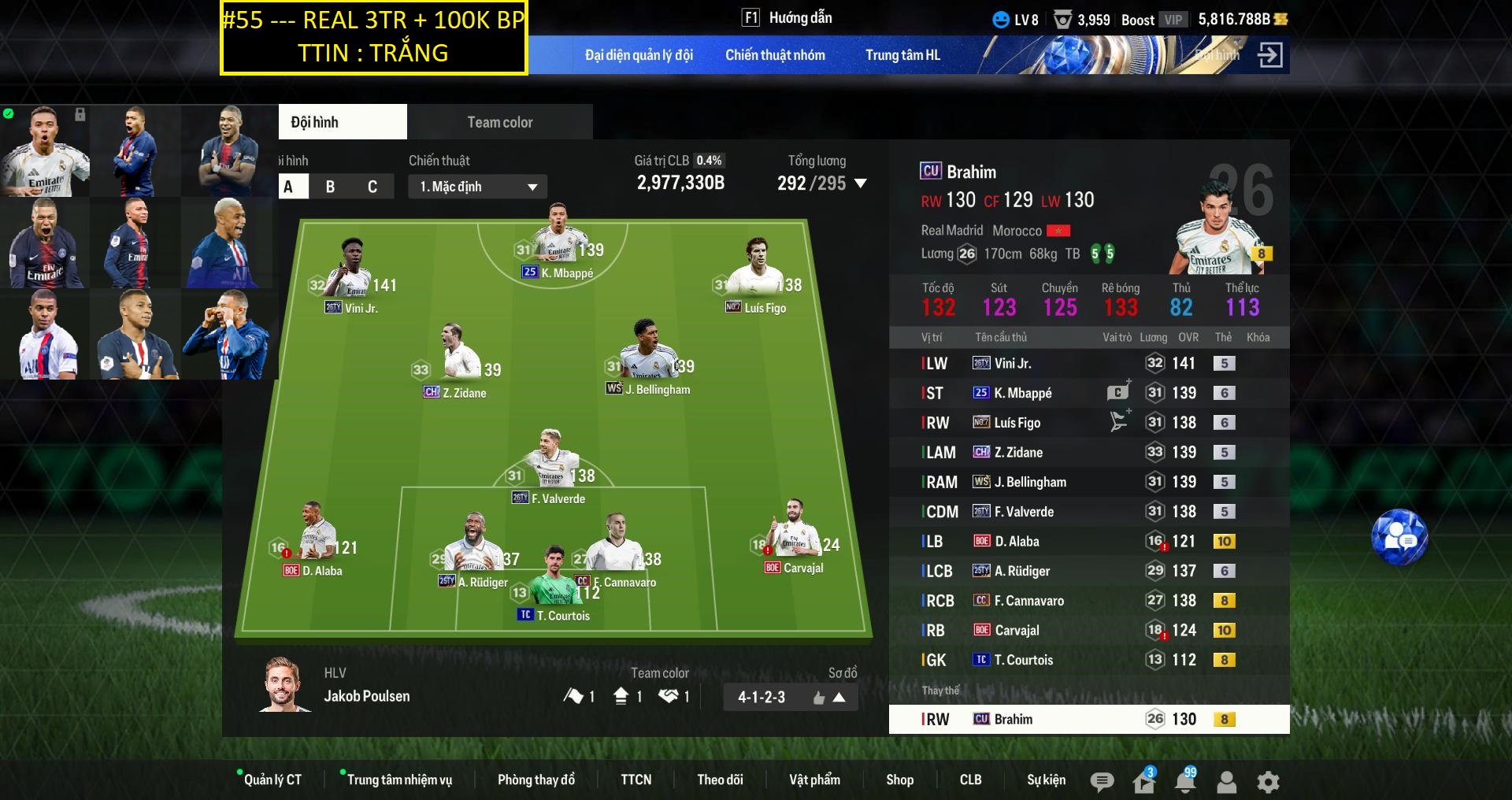Open the profile person icon in bottom bar
The width and height of the screenshot is (1512, 800).
coord(1225,780)
